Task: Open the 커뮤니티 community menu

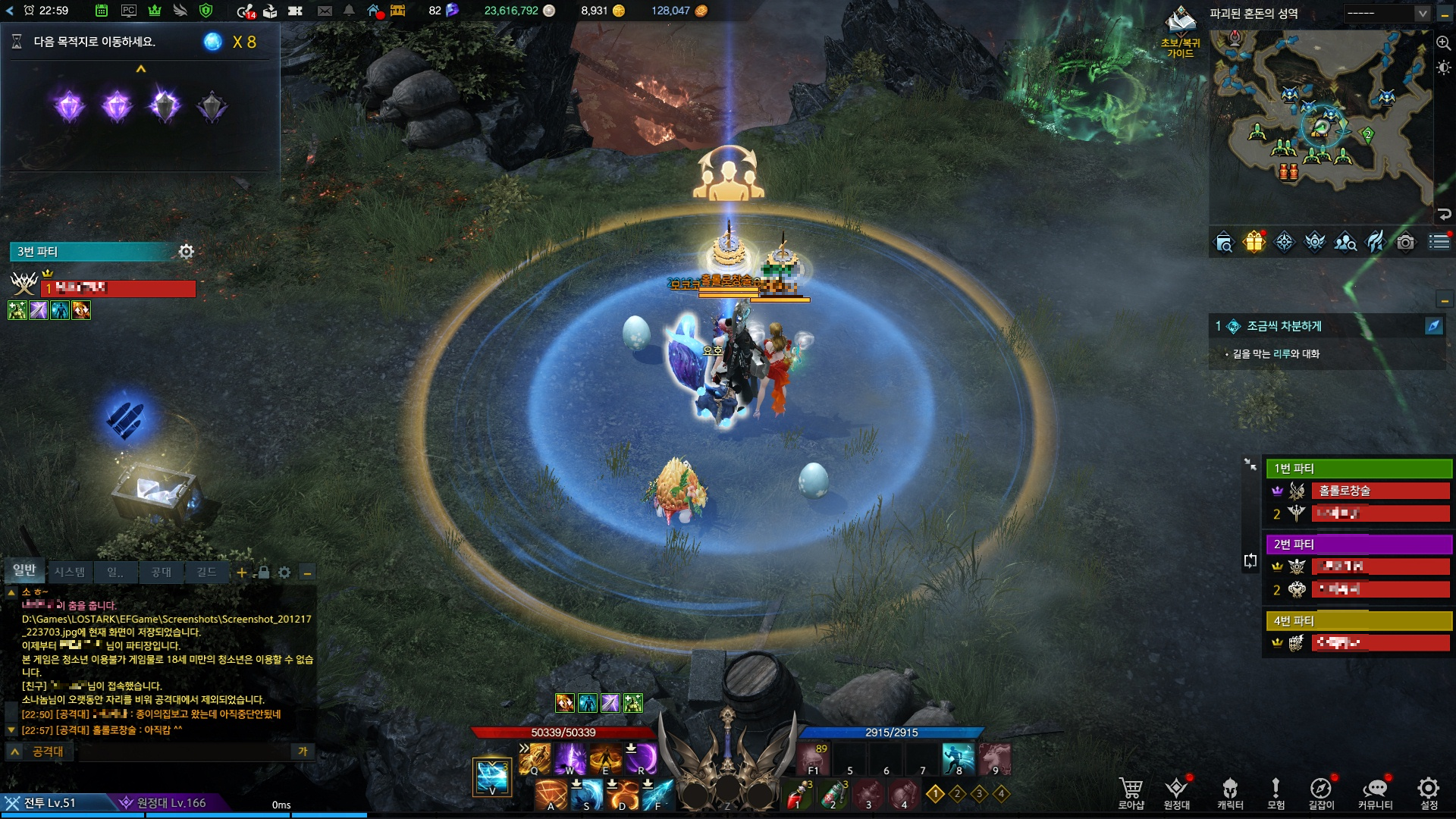Action: pyautogui.click(x=1375, y=792)
